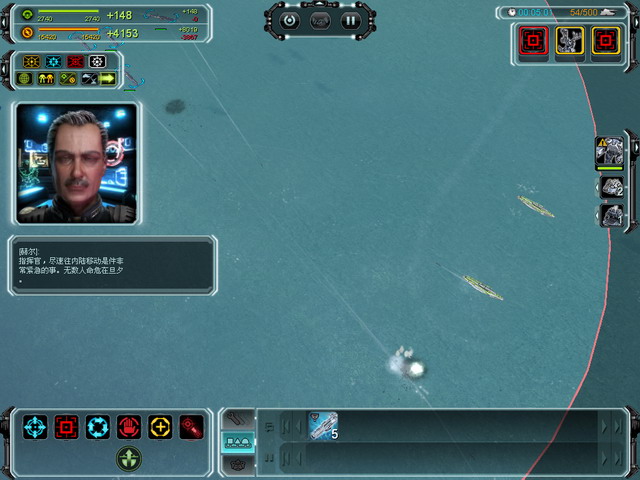Click the red wrench command icon
640x480 pixels.
[x=191, y=427]
